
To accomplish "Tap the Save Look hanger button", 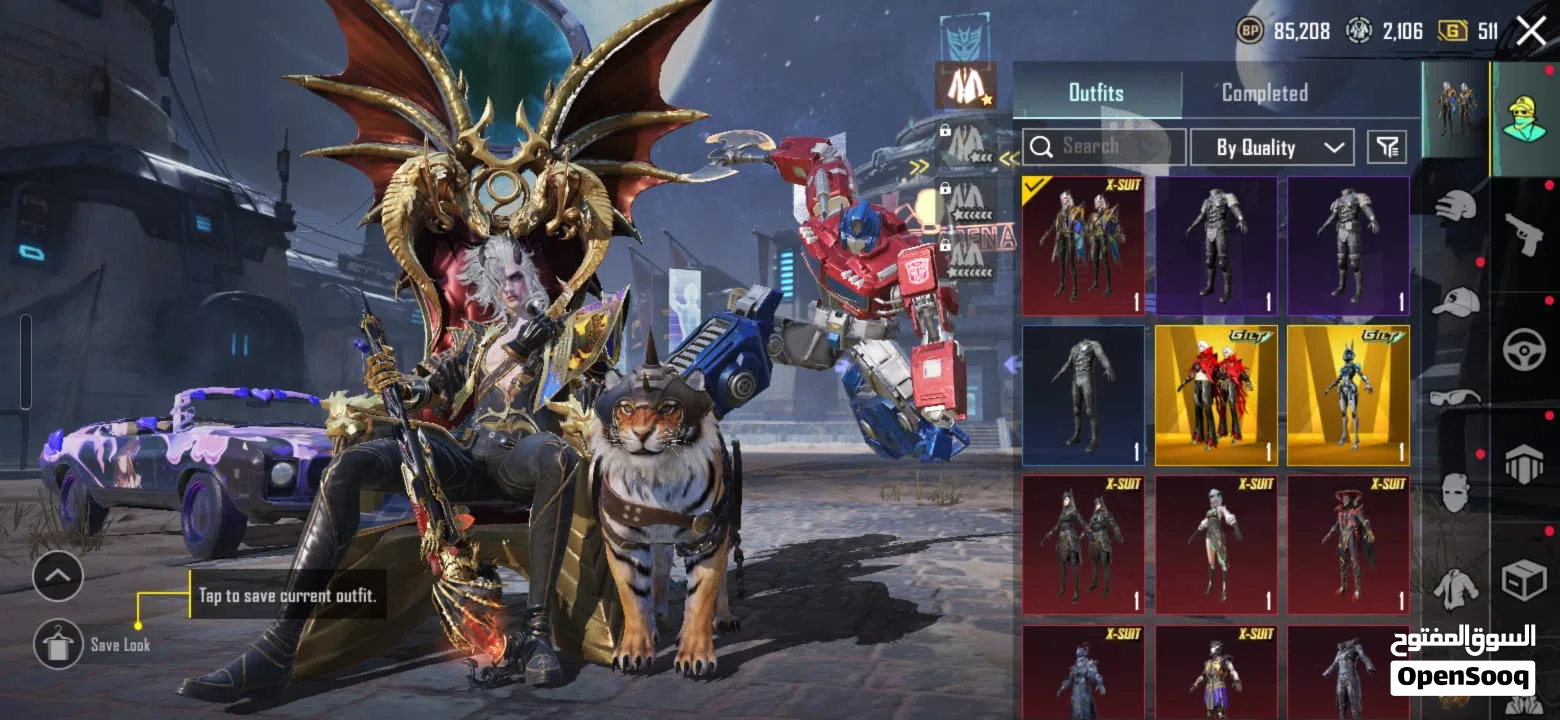I will coord(58,644).
